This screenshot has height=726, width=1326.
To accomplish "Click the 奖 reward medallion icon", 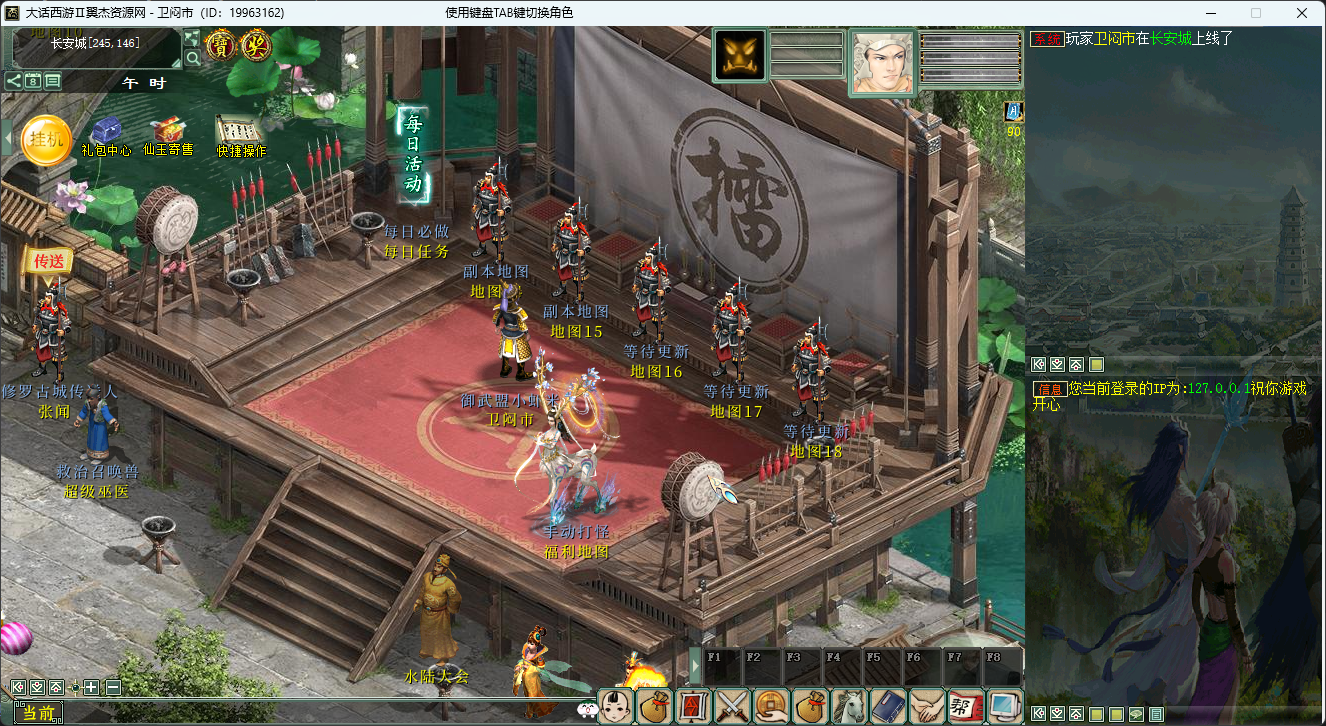I will [256, 45].
